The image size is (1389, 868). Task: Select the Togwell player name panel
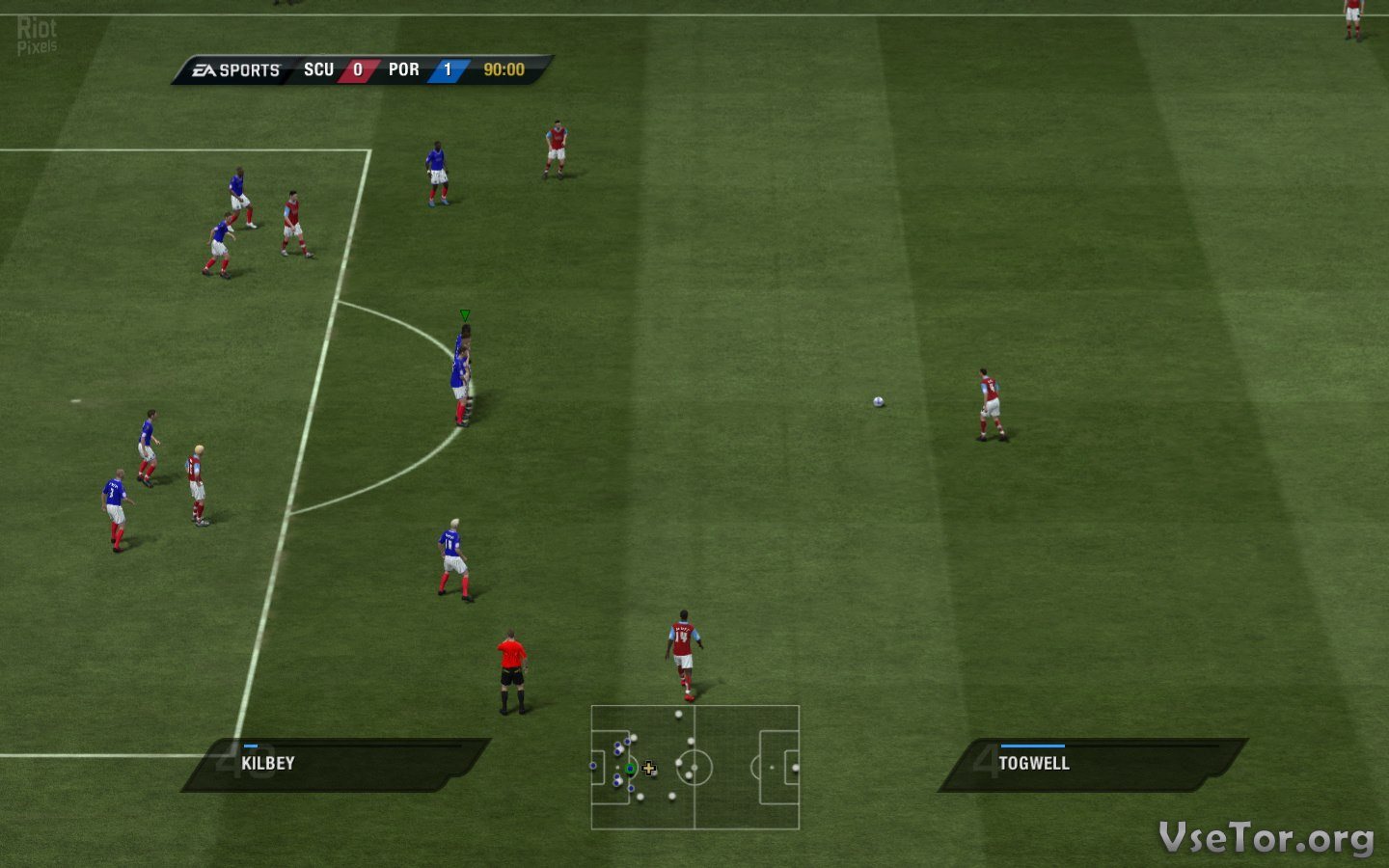pyautogui.click(x=1092, y=764)
